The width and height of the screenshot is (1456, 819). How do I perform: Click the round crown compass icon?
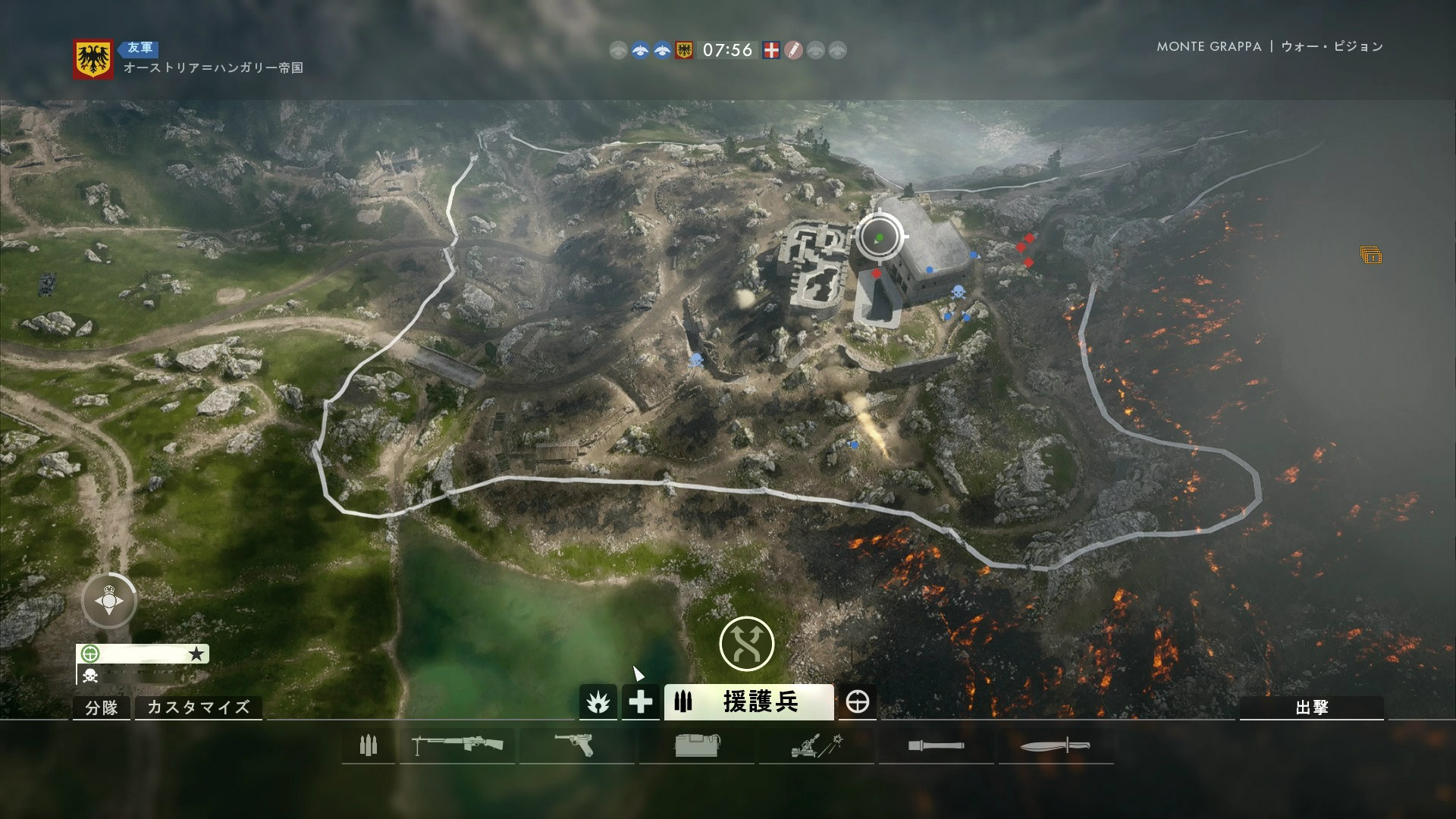click(x=110, y=601)
